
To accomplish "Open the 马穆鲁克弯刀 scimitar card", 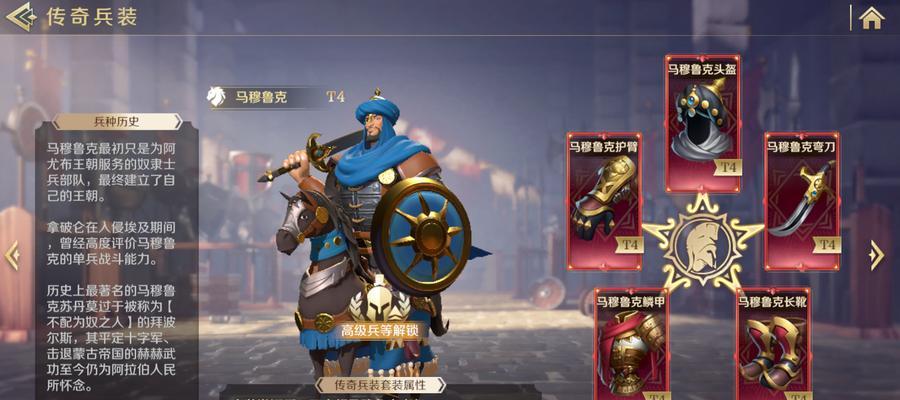I will point(802,201).
